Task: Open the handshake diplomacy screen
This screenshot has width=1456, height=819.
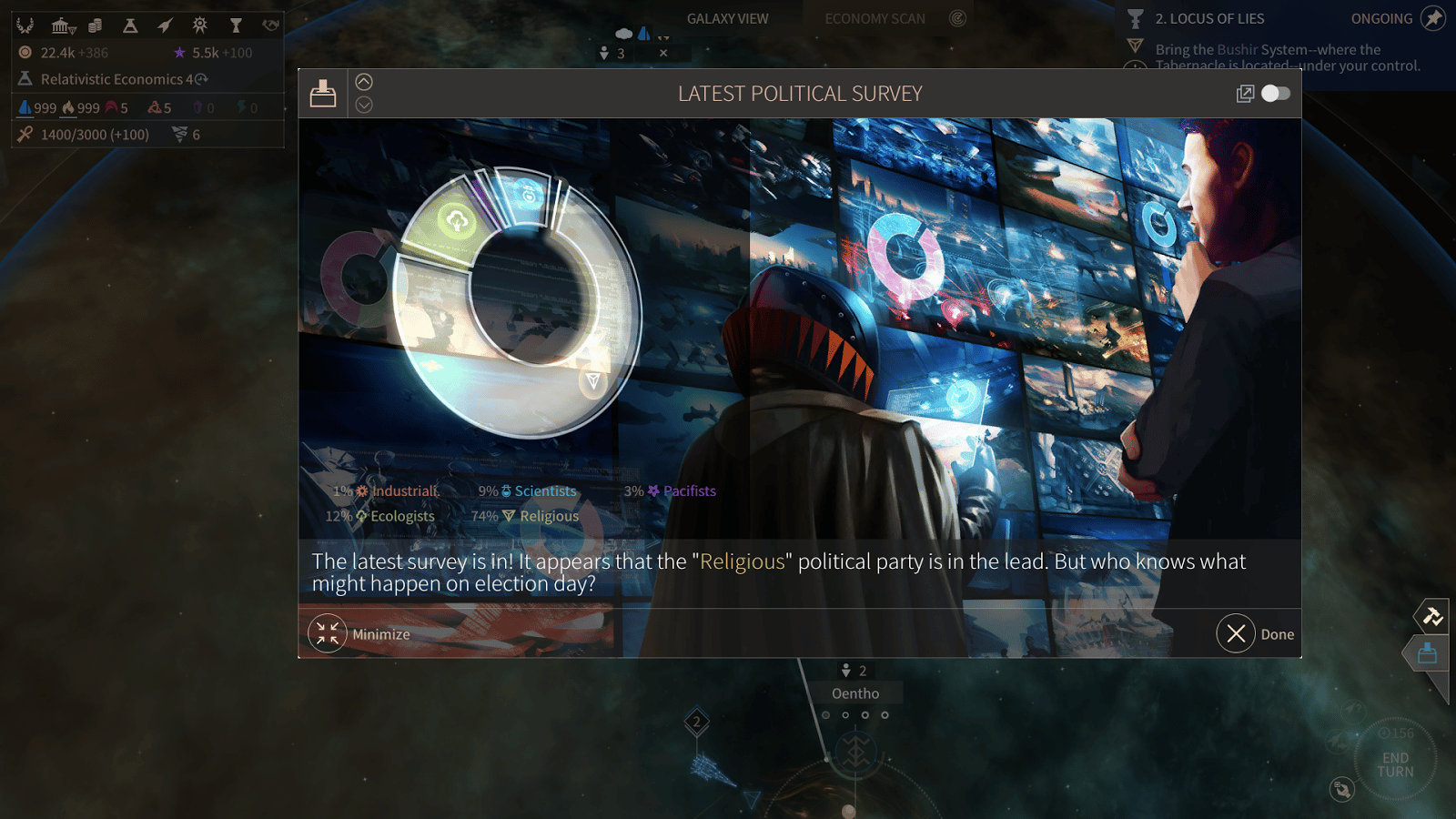Action: (270, 25)
